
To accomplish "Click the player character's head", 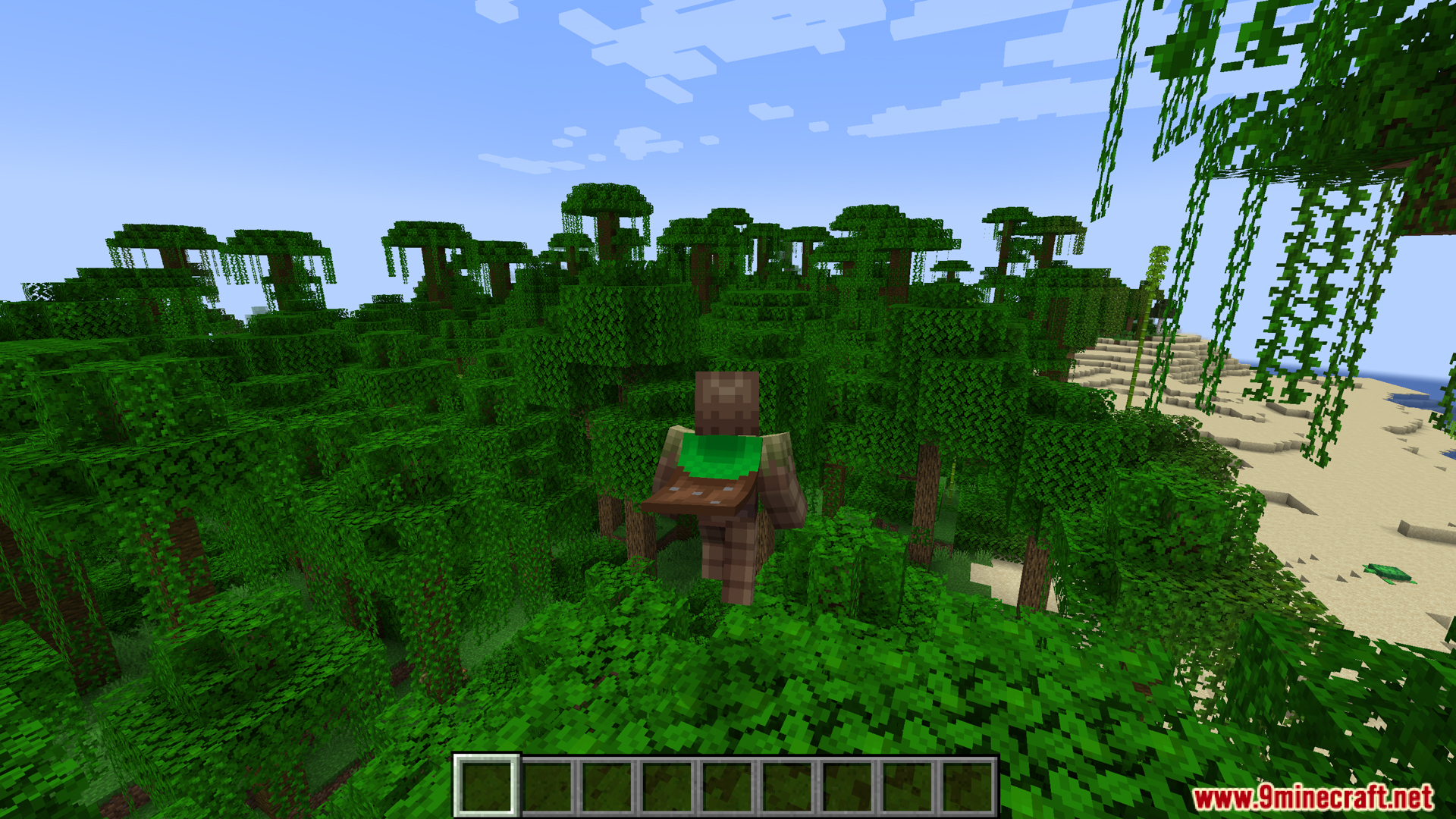I will (x=726, y=402).
